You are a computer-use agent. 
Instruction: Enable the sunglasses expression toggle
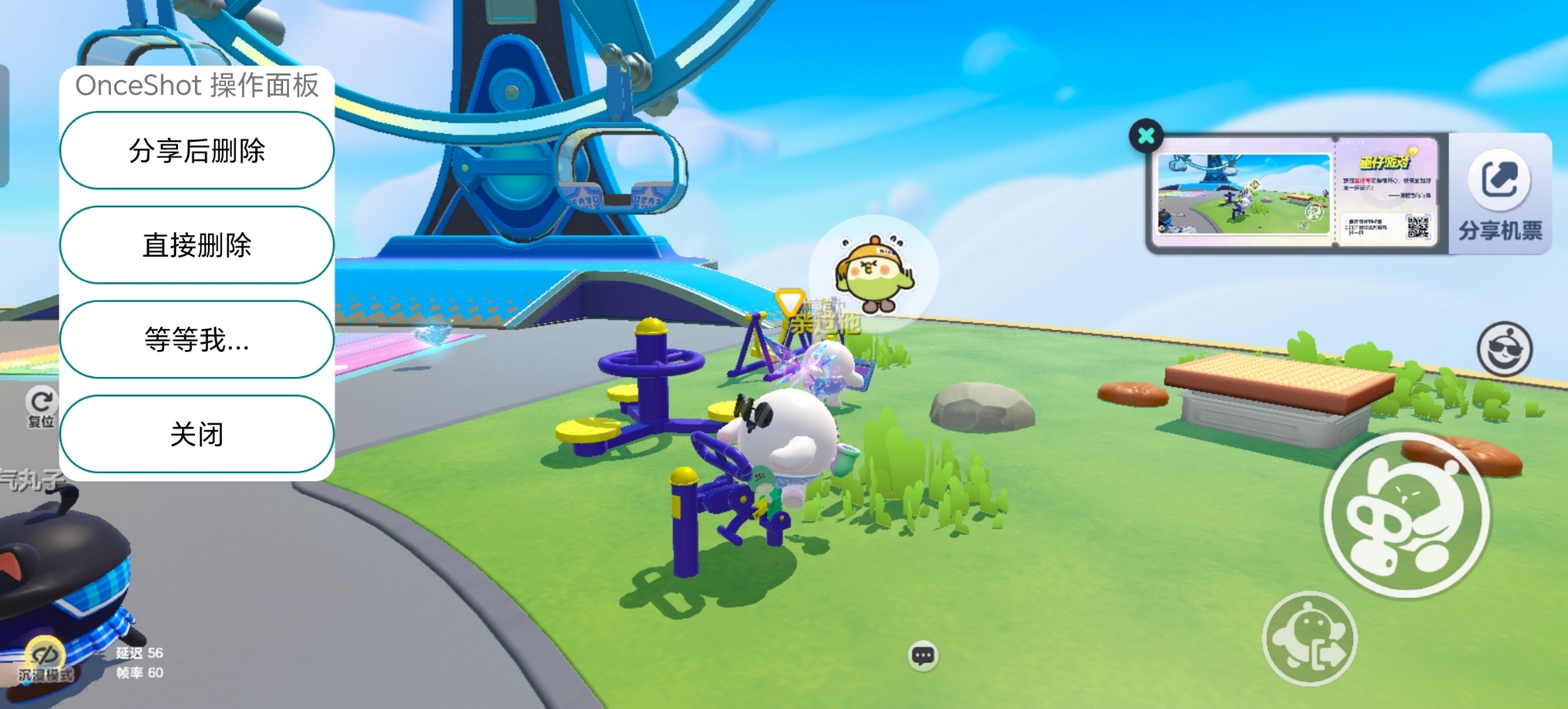tap(1504, 349)
